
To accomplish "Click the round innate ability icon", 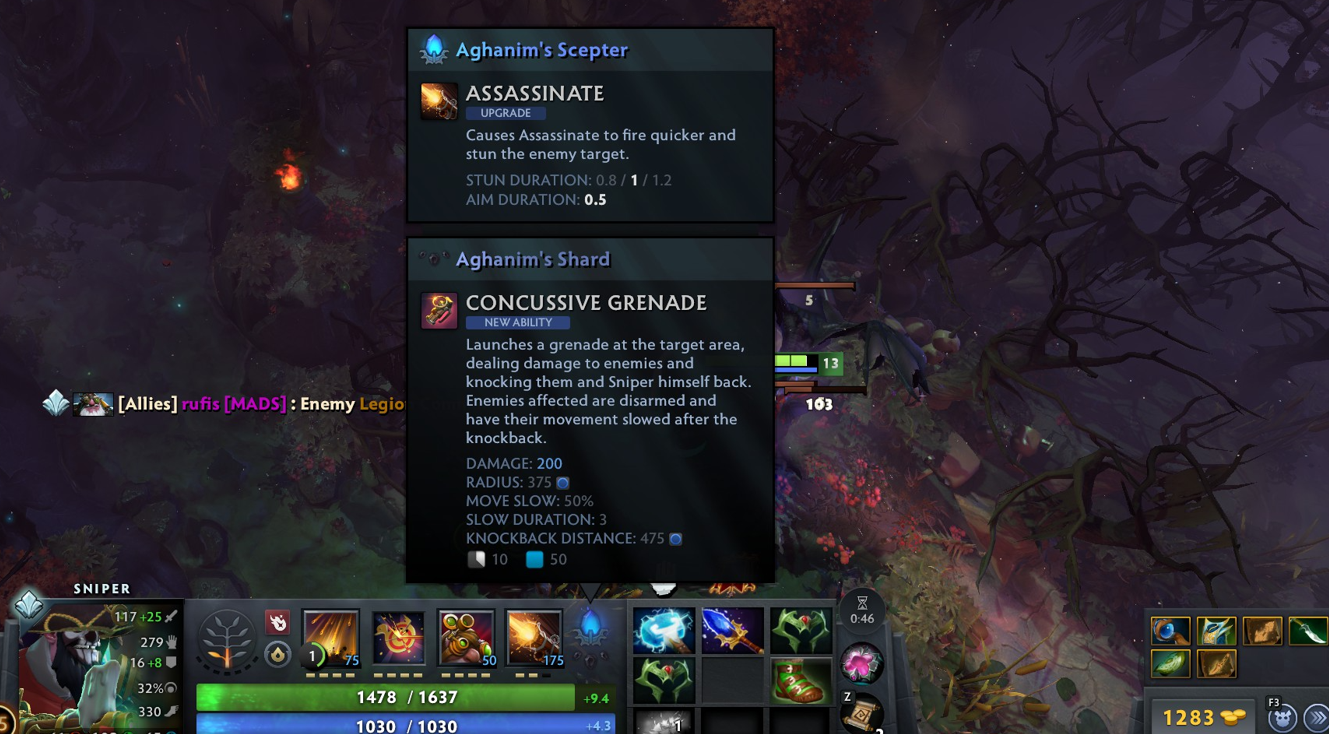I will tap(278, 654).
